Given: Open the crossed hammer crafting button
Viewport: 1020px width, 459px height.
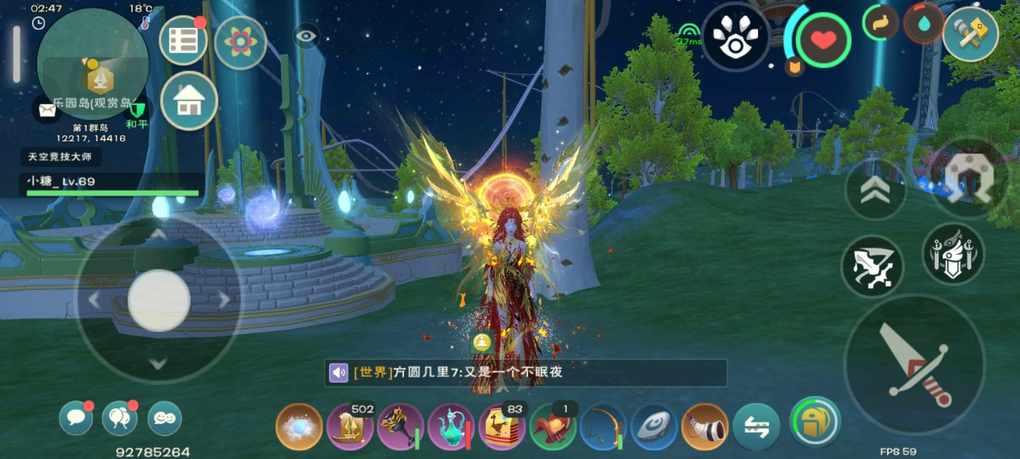Looking at the screenshot, I should 970,34.
